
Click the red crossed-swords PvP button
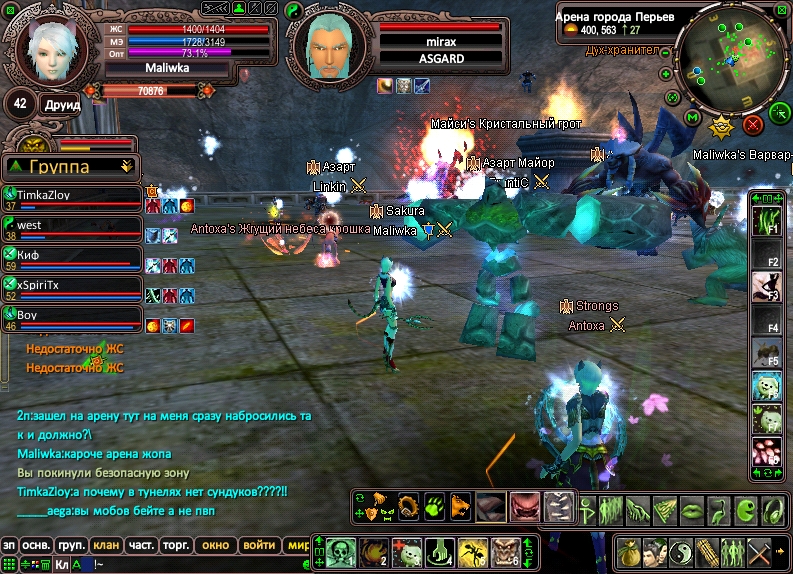753,124
